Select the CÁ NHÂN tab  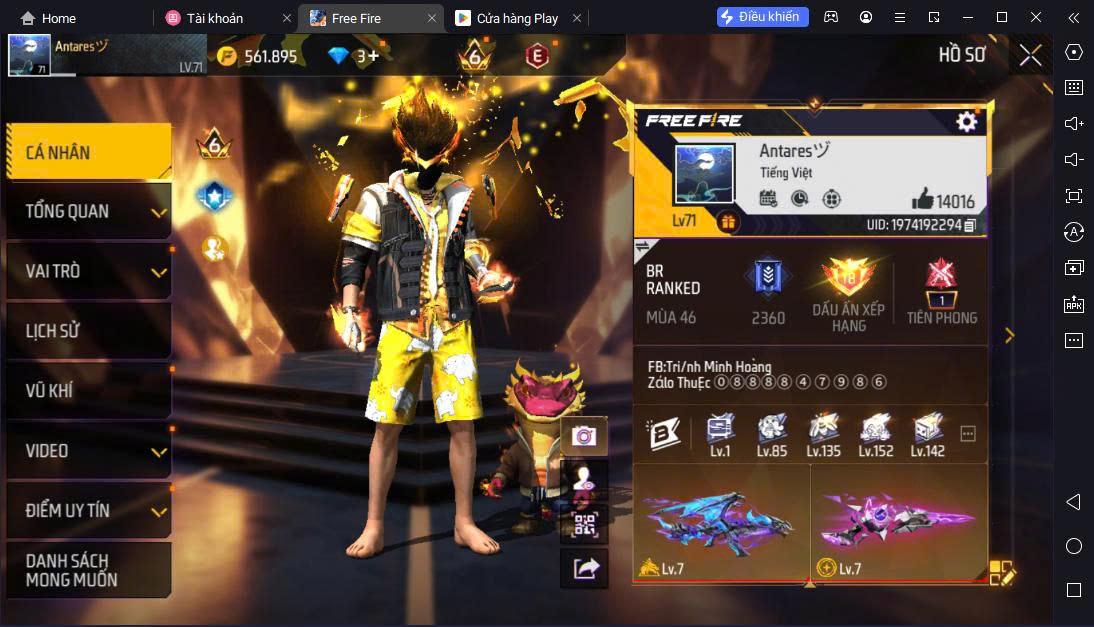click(88, 152)
